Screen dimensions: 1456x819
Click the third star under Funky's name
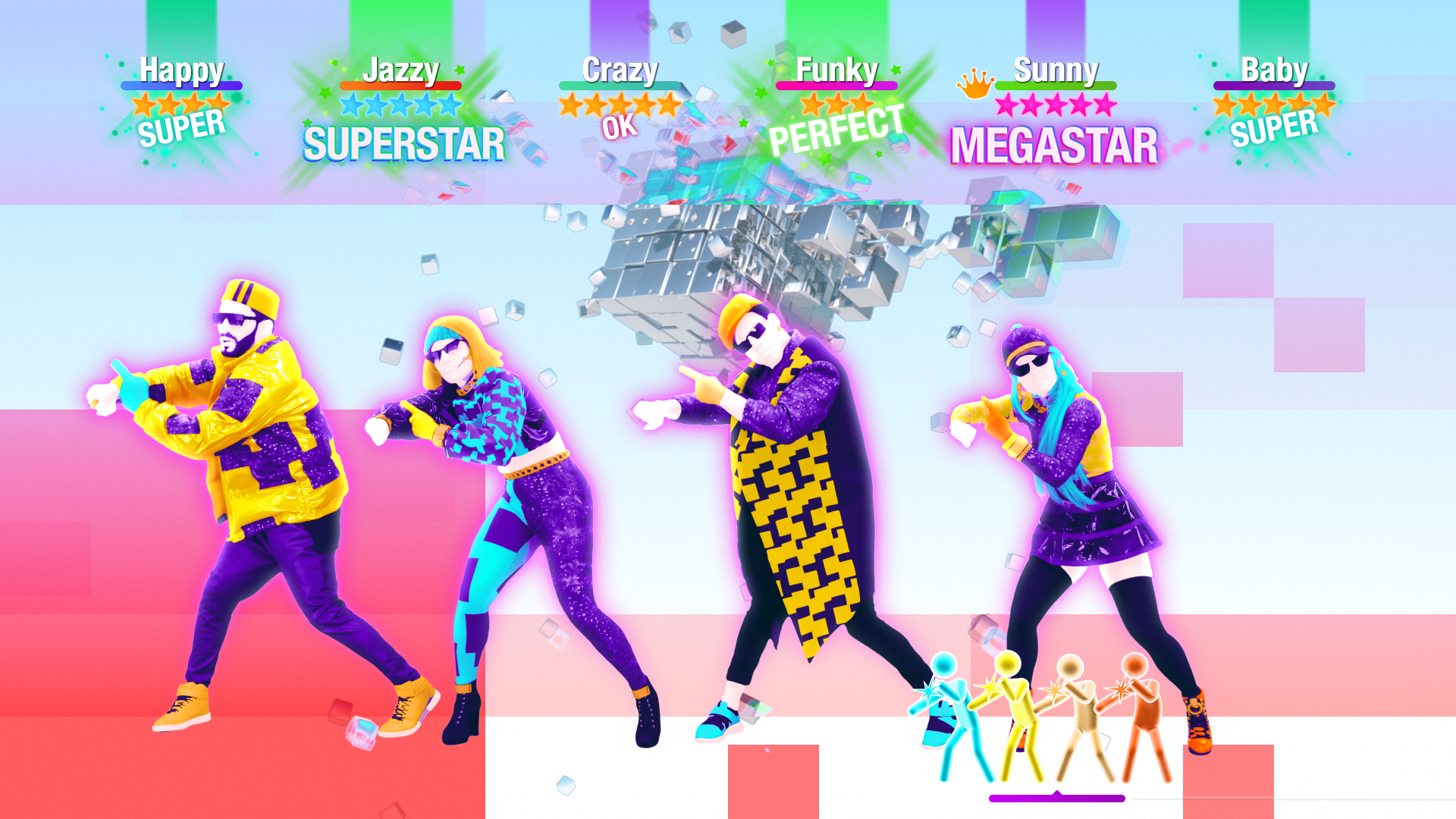tap(861, 102)
